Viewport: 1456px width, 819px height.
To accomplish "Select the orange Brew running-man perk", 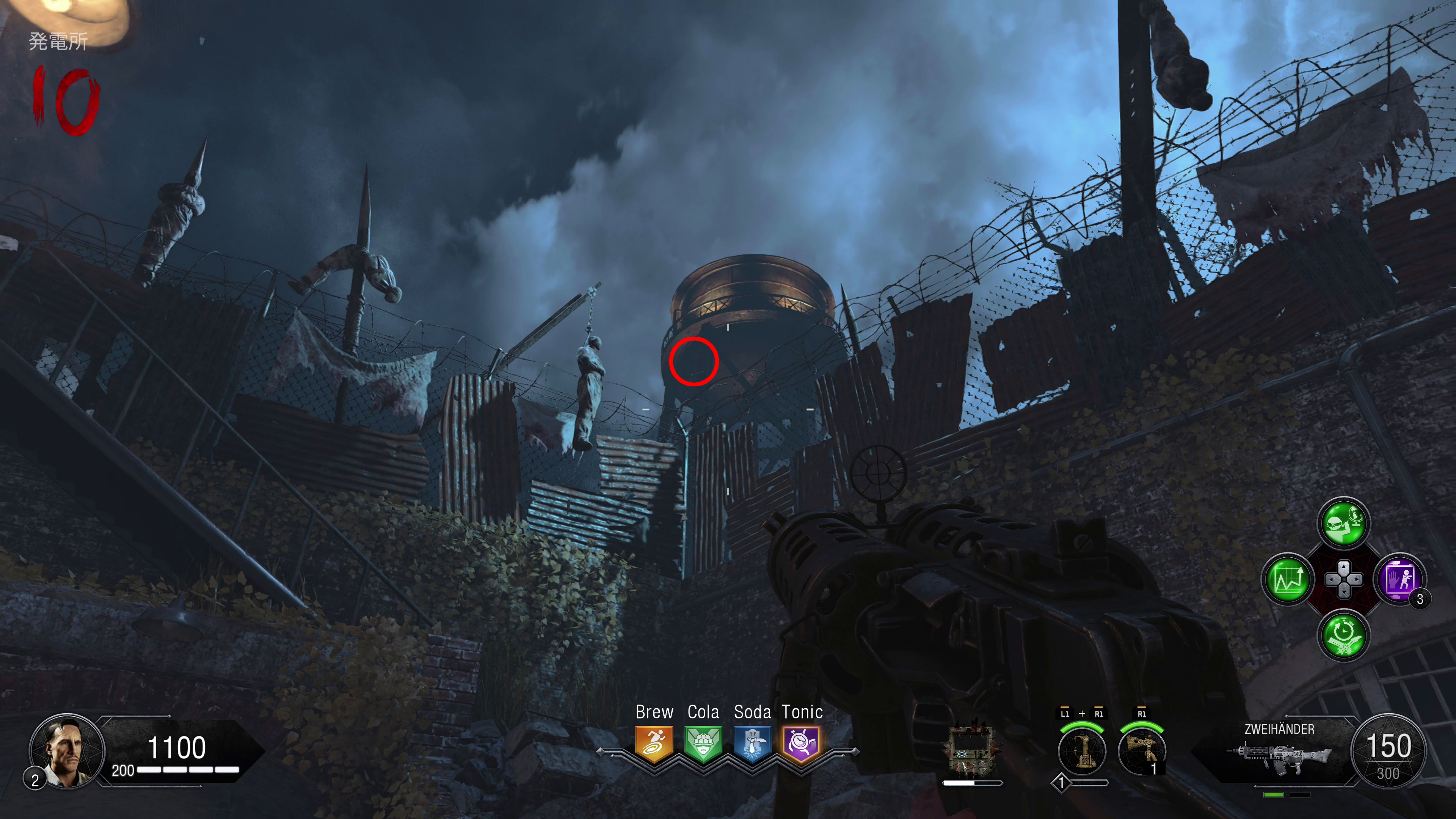I will tap(654, 743).
